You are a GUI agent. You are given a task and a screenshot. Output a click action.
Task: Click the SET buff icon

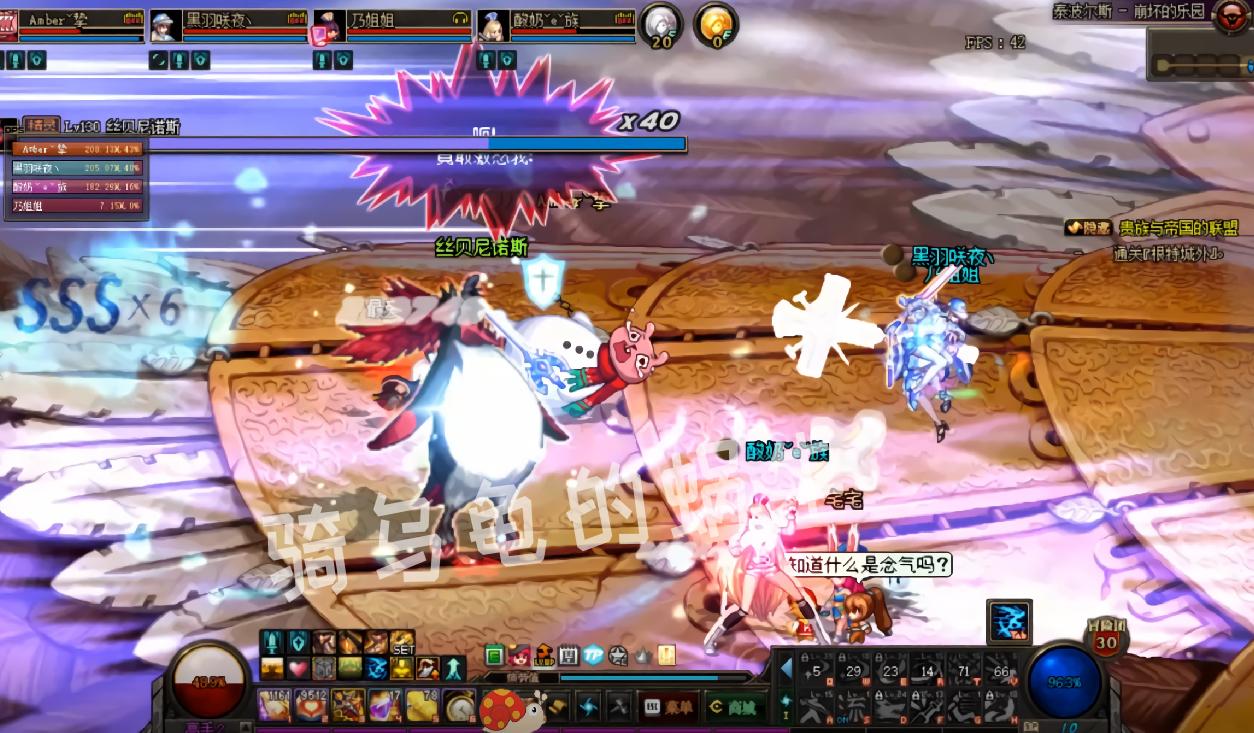[402, 642]
